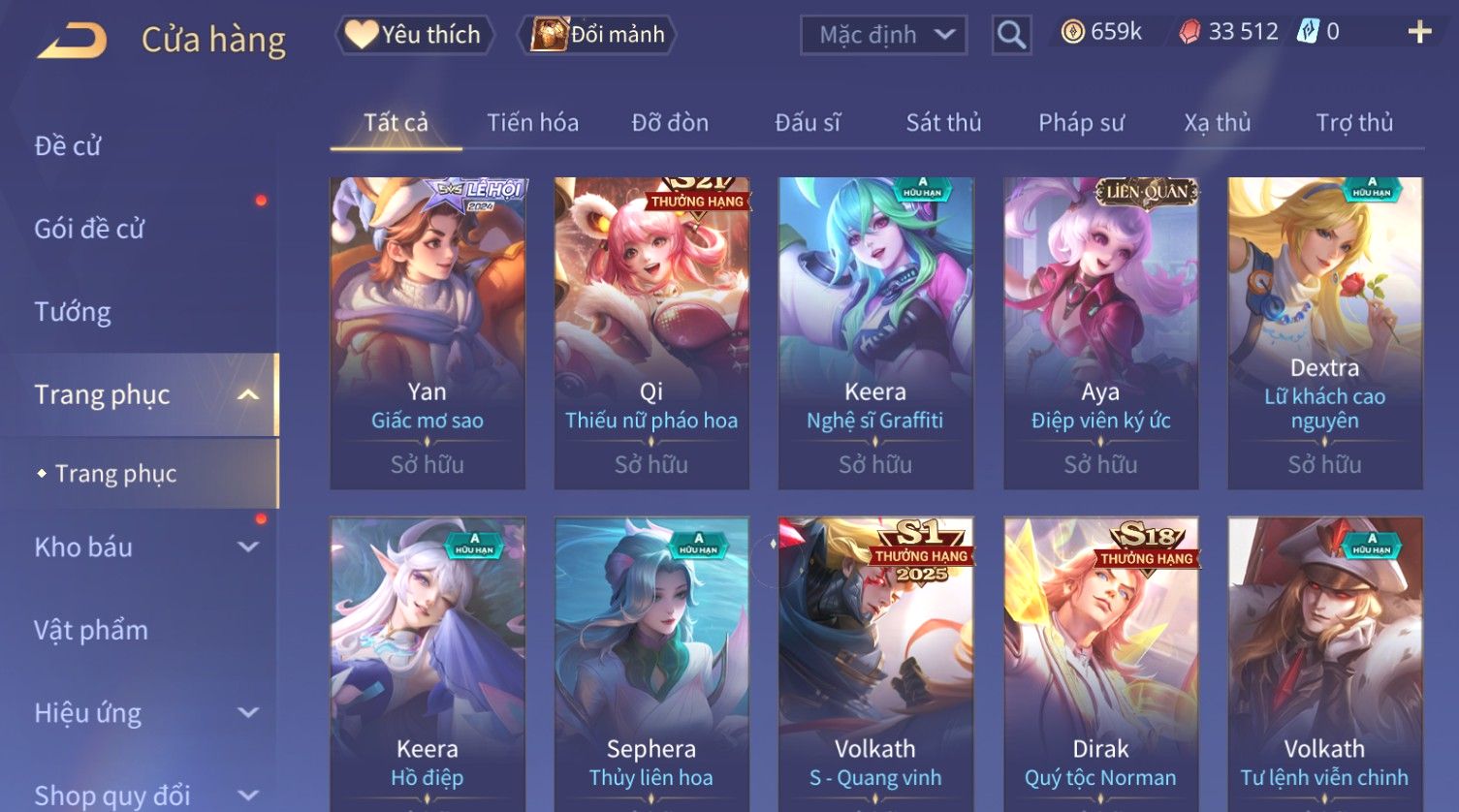Open the Tướng heroes section
Screen dimensions: 1459x812
pyautogui.click(x=73, y=312)
